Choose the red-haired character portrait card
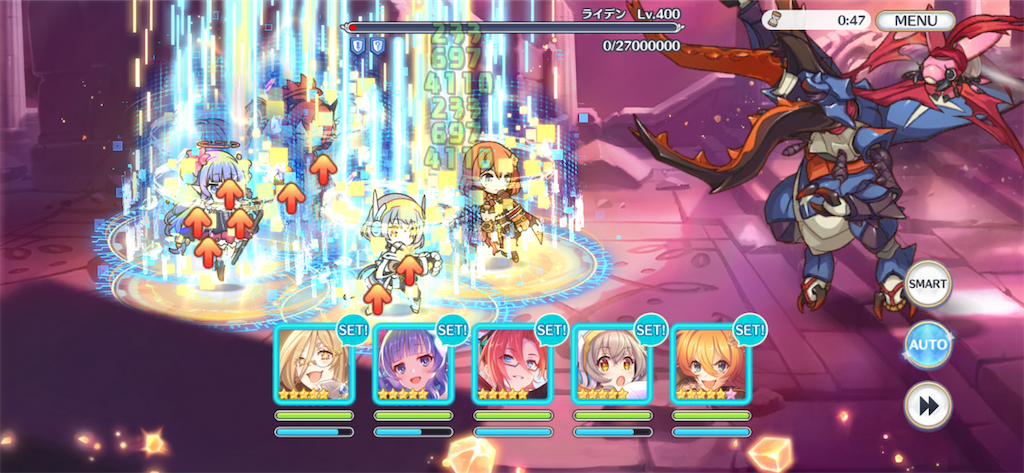Screen dimensions: 1024x473 (x=511, y=365)
